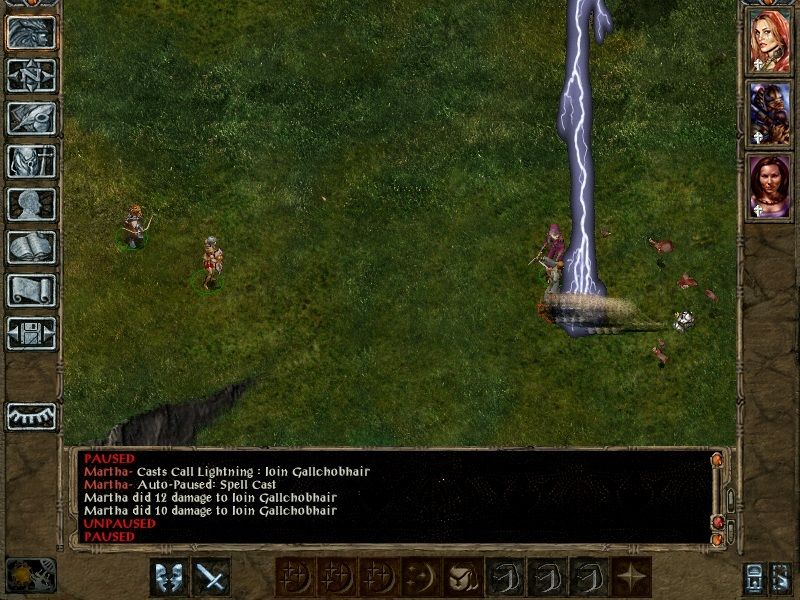Open special abilities with the four-pointed star button
Screen dimensions: 800x600
tap(631, 577)
